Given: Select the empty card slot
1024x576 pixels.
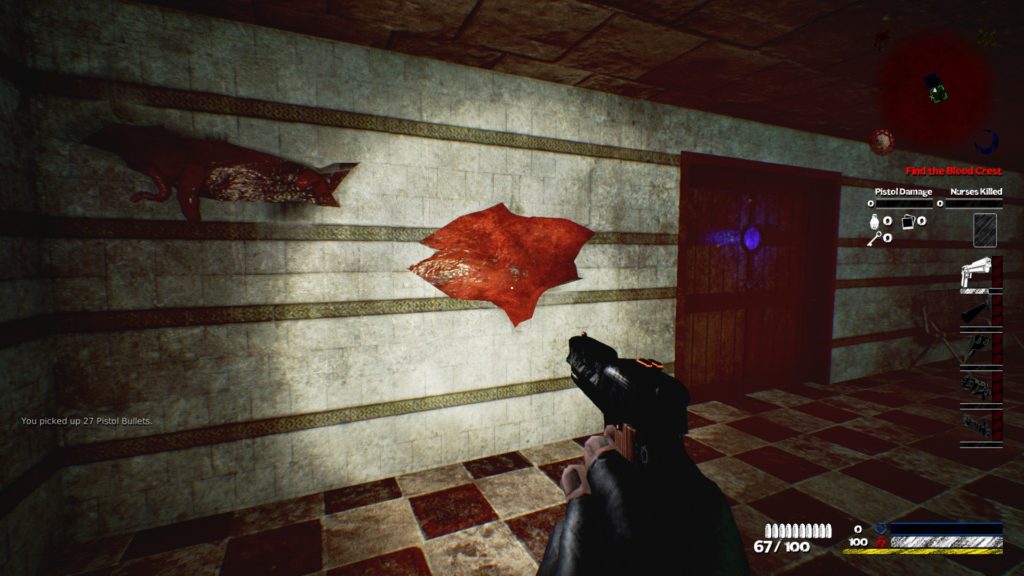Looking at the screenshot, I should point(987,229).
